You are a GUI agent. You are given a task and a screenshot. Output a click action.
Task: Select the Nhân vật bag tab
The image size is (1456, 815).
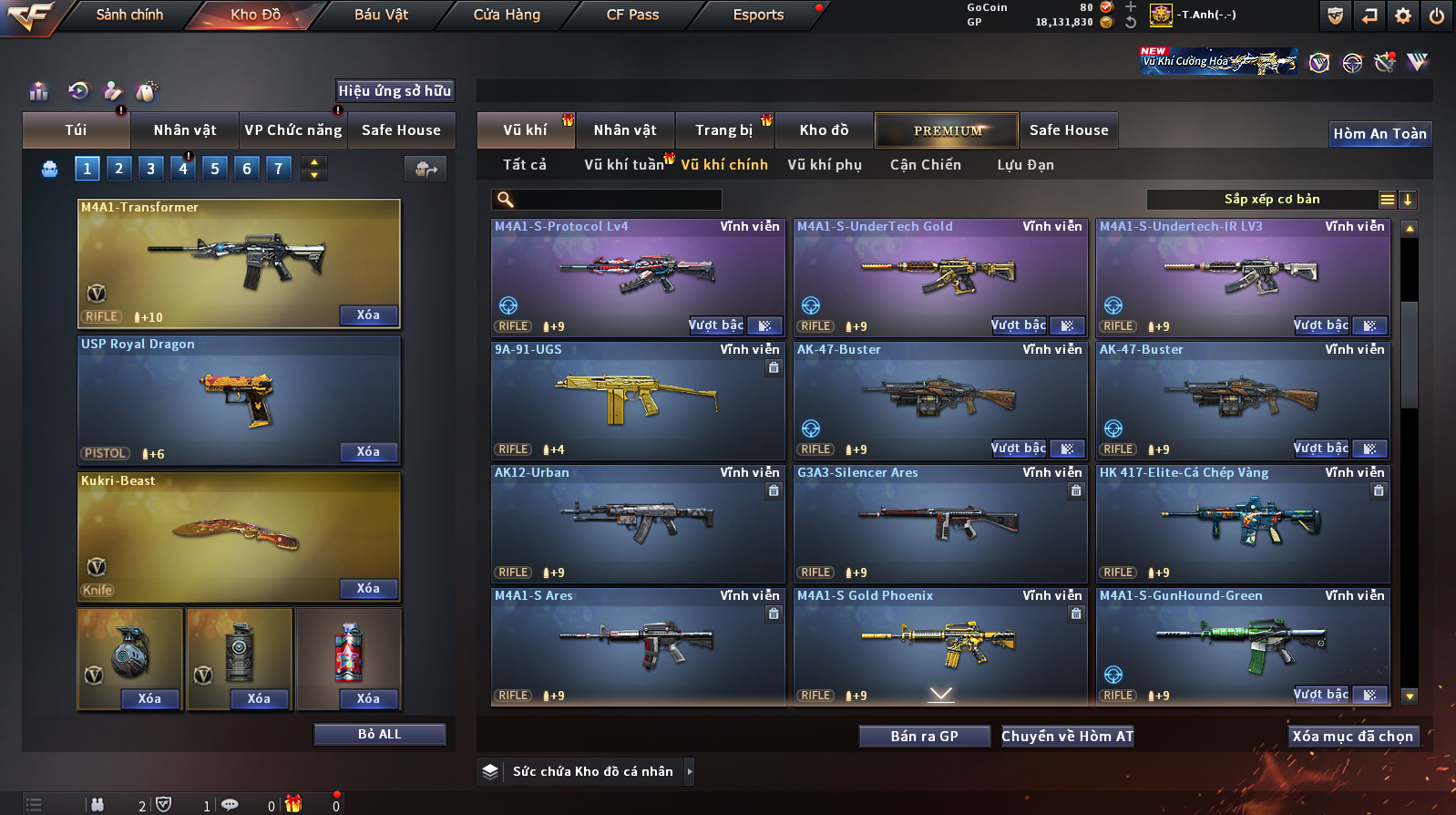tap(185, 130)
